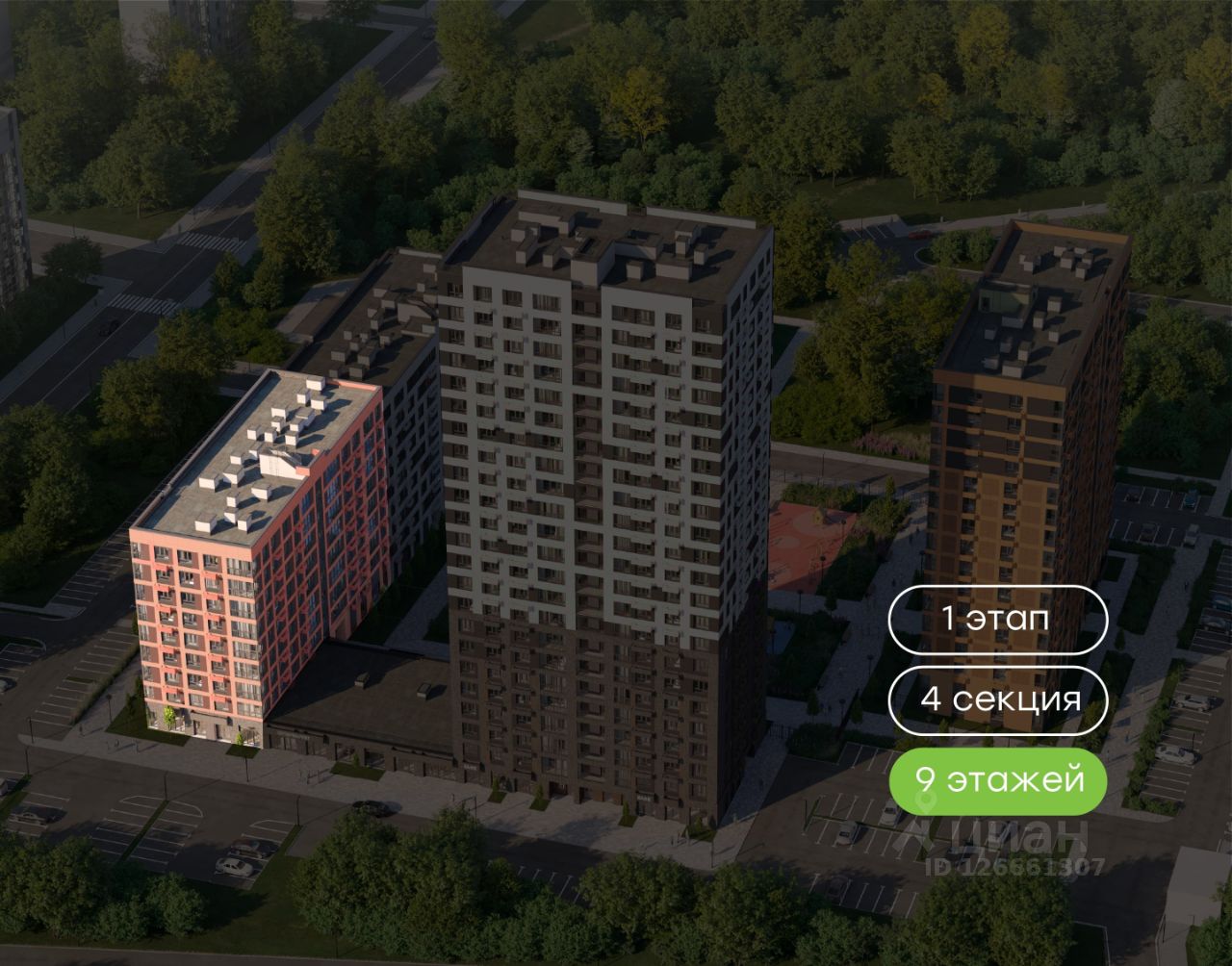1232x966 pixels.
Task: Select the "1 этап" pill
Action: coord(997,619)
